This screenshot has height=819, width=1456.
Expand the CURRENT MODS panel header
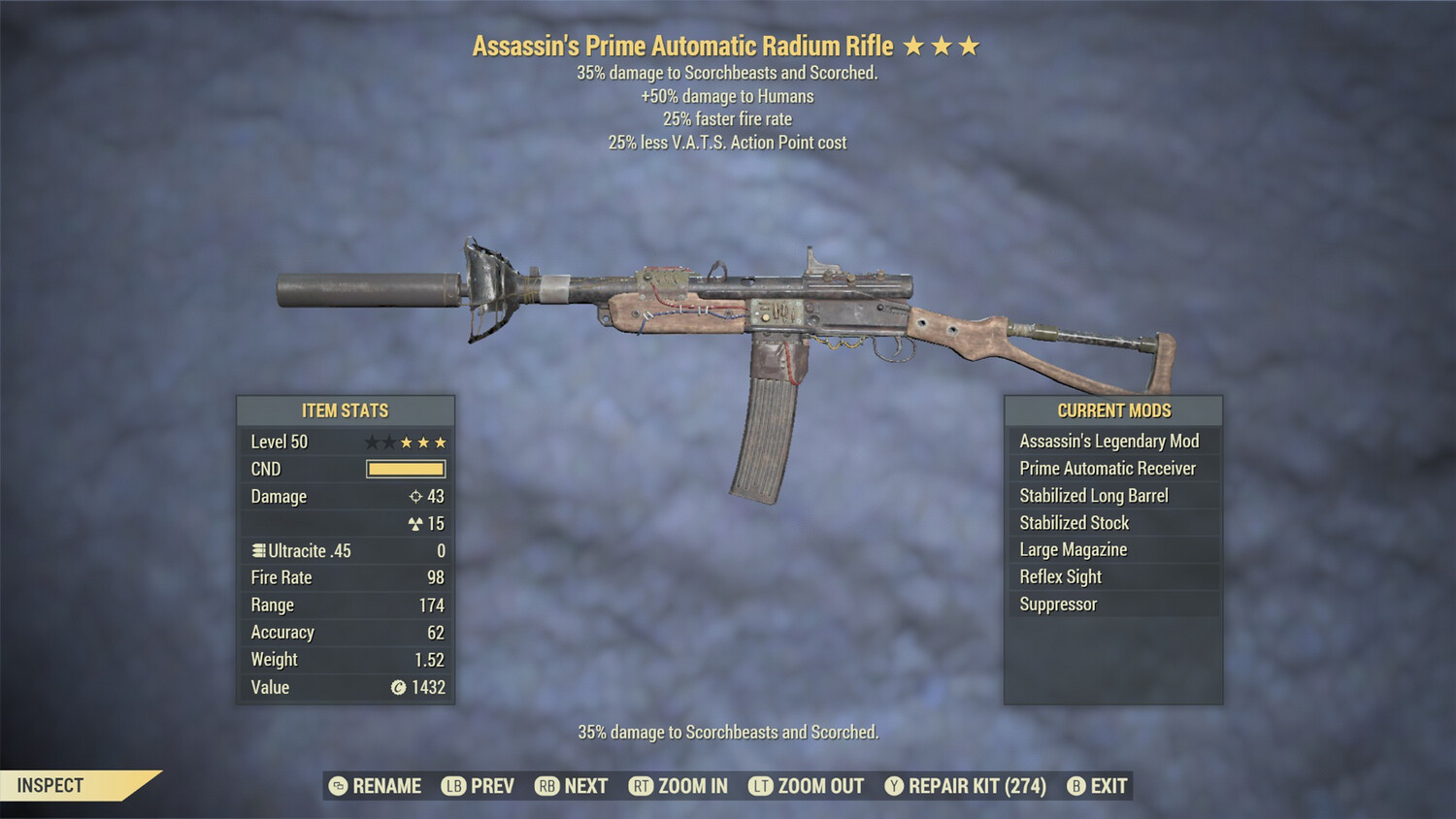coord(1112,410)
